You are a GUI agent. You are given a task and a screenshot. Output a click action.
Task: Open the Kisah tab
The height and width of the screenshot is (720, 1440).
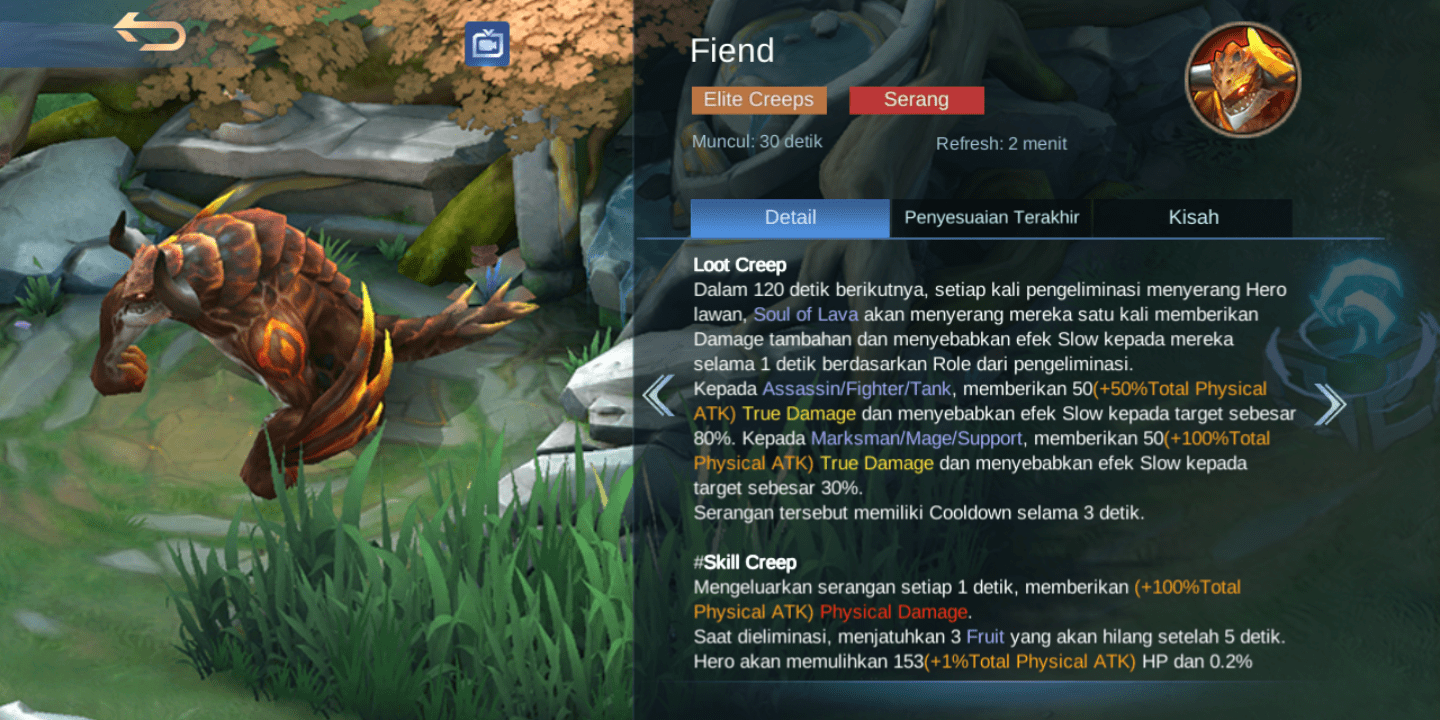coord(1193,217)
